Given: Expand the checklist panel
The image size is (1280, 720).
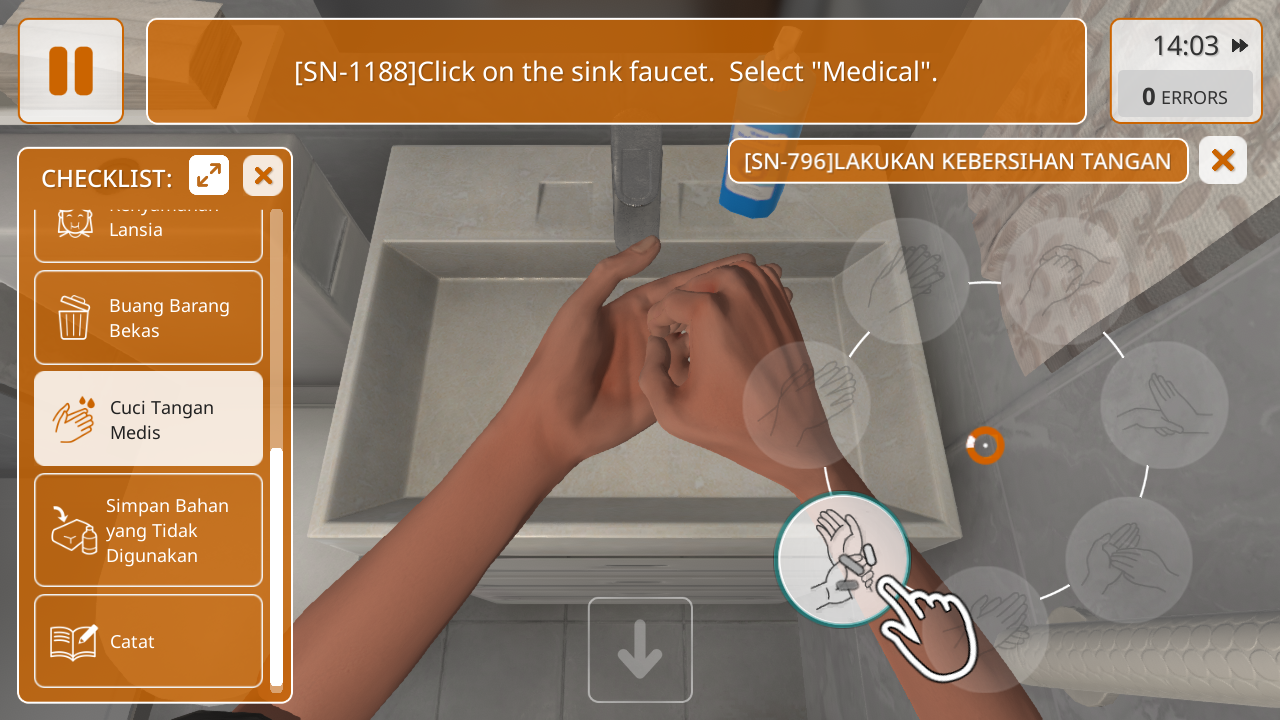Looking at the screenshot, I should (x=209, y=176).
